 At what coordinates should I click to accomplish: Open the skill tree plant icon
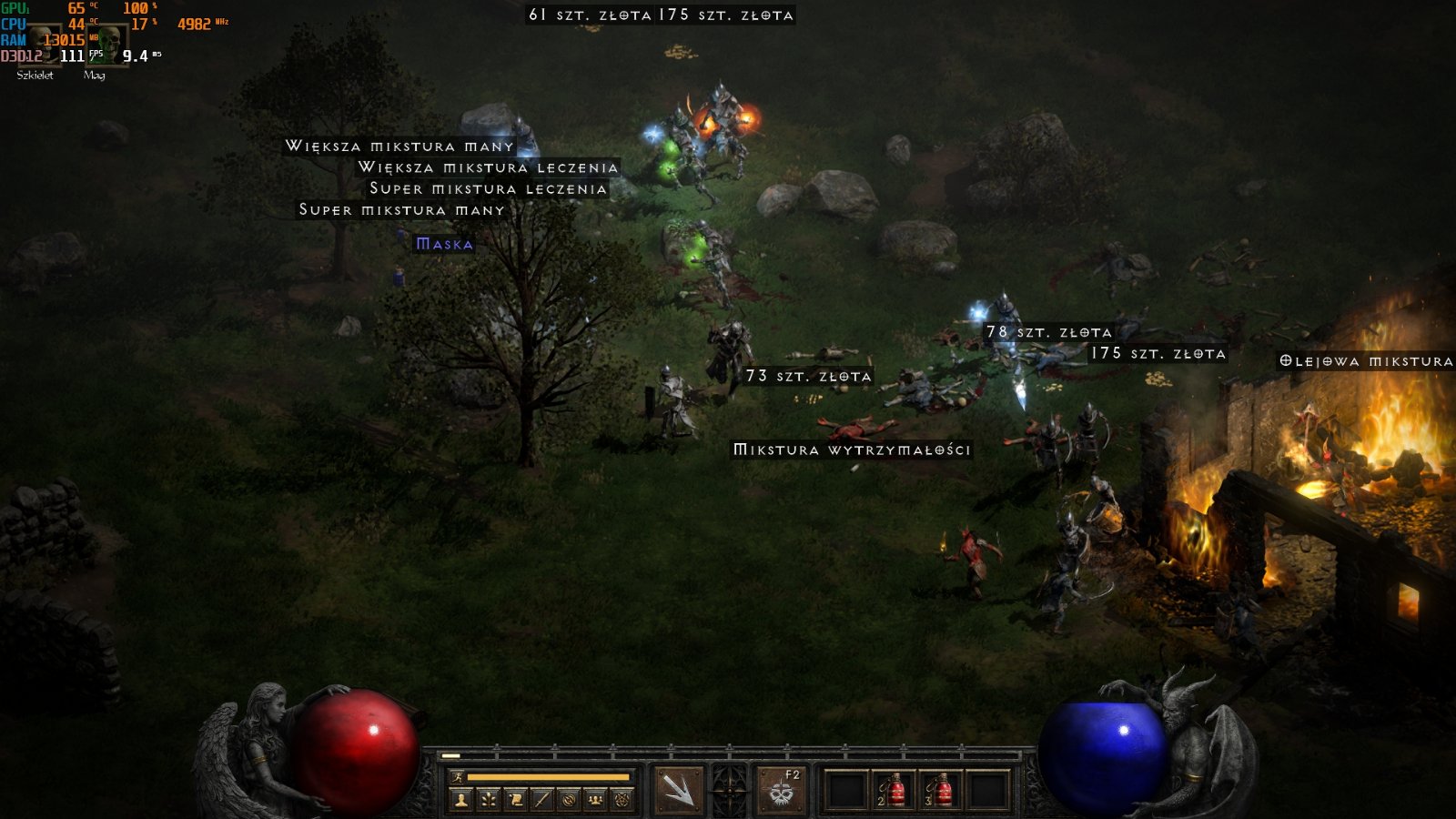pyautogui.click(x=489, y=800)
